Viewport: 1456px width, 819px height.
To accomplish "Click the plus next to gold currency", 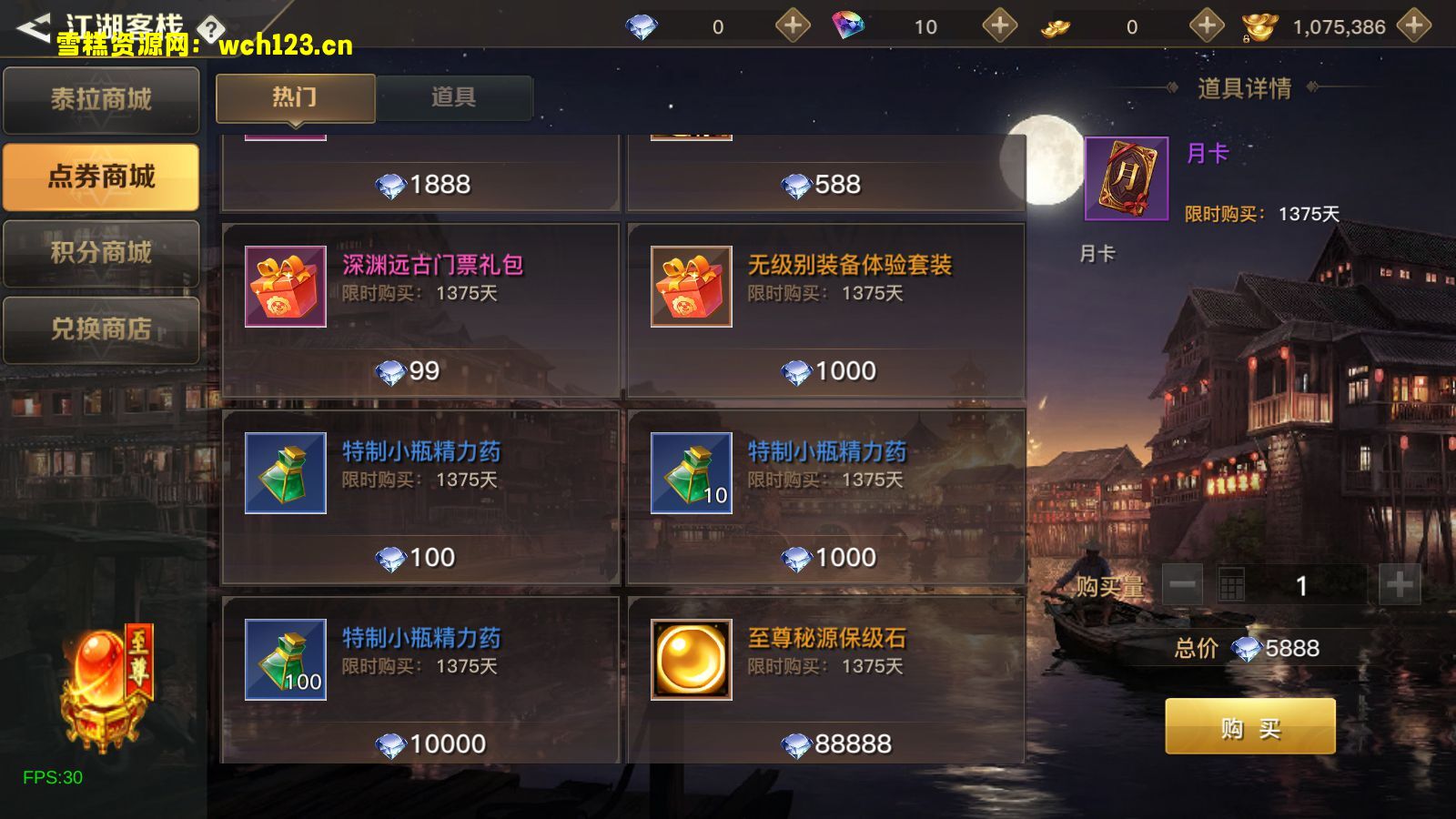I will coord(1208,26).
